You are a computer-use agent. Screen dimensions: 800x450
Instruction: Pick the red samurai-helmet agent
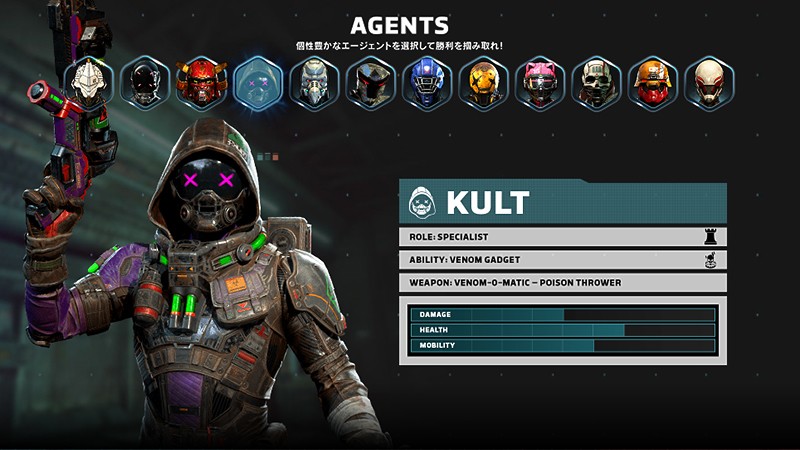(x=201, y=83)
